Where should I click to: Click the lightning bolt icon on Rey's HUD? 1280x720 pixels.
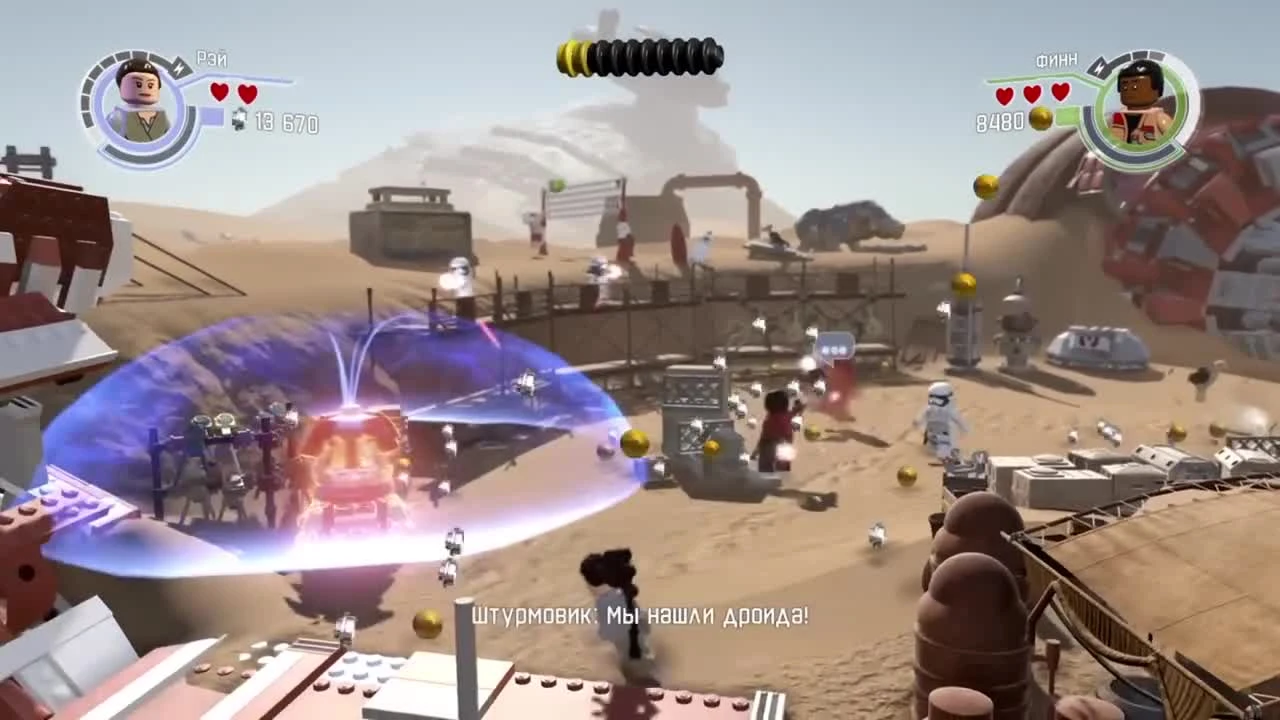(x=178, y=67)
